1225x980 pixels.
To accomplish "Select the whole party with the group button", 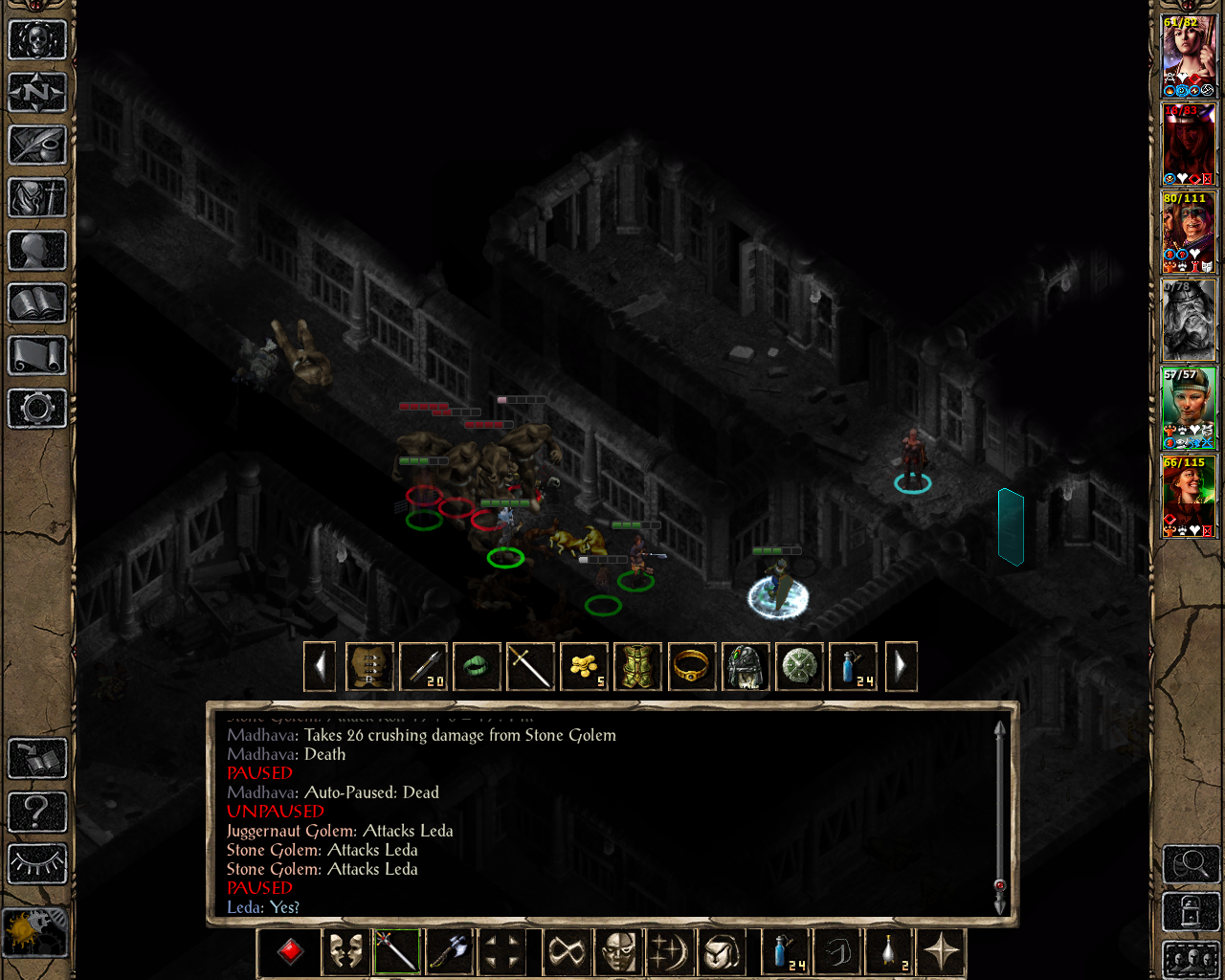I will click(1191, 959).
